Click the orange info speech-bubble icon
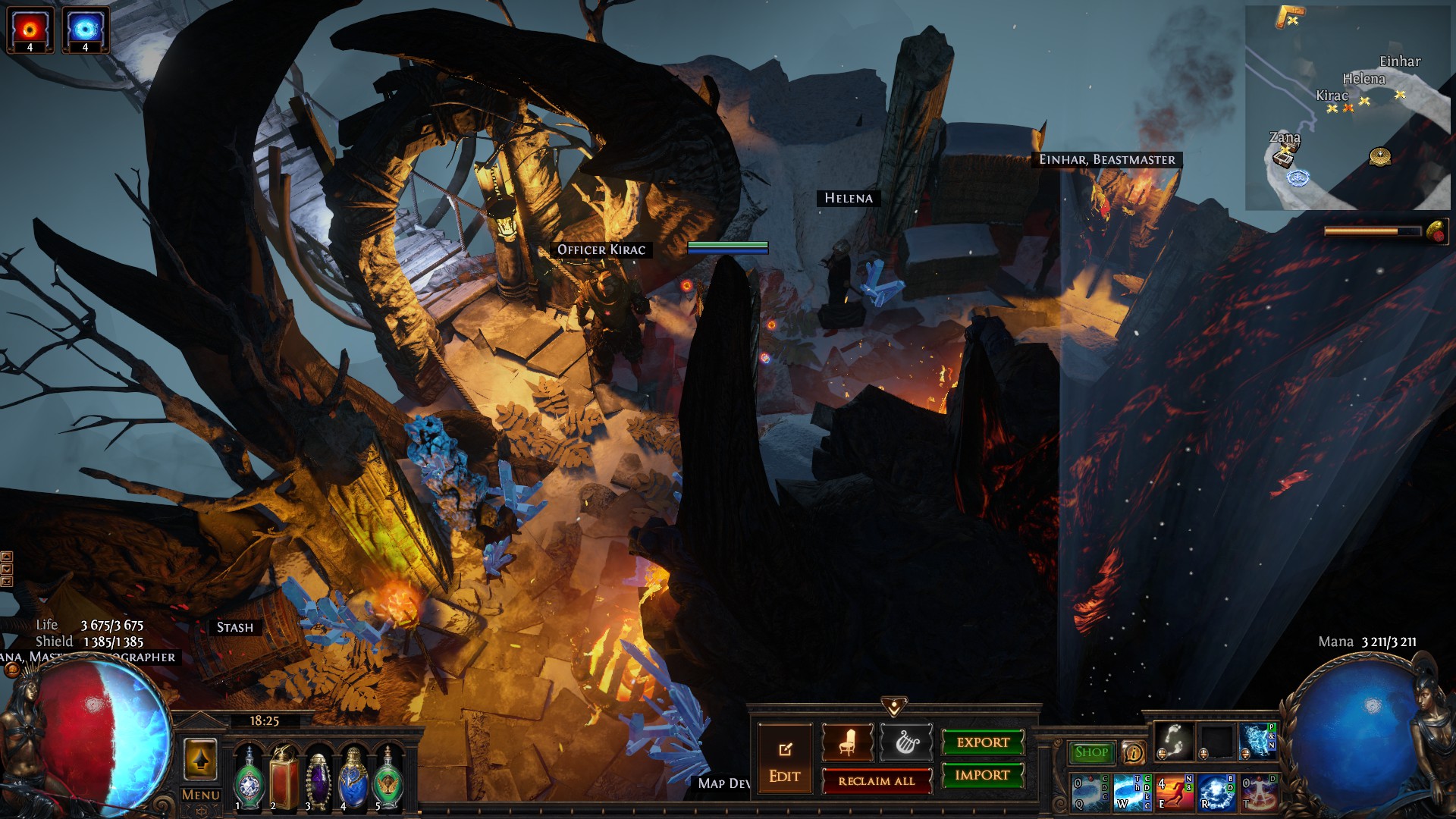The height and width of the screenshot is (819, 1456). tap(1133, 752)
